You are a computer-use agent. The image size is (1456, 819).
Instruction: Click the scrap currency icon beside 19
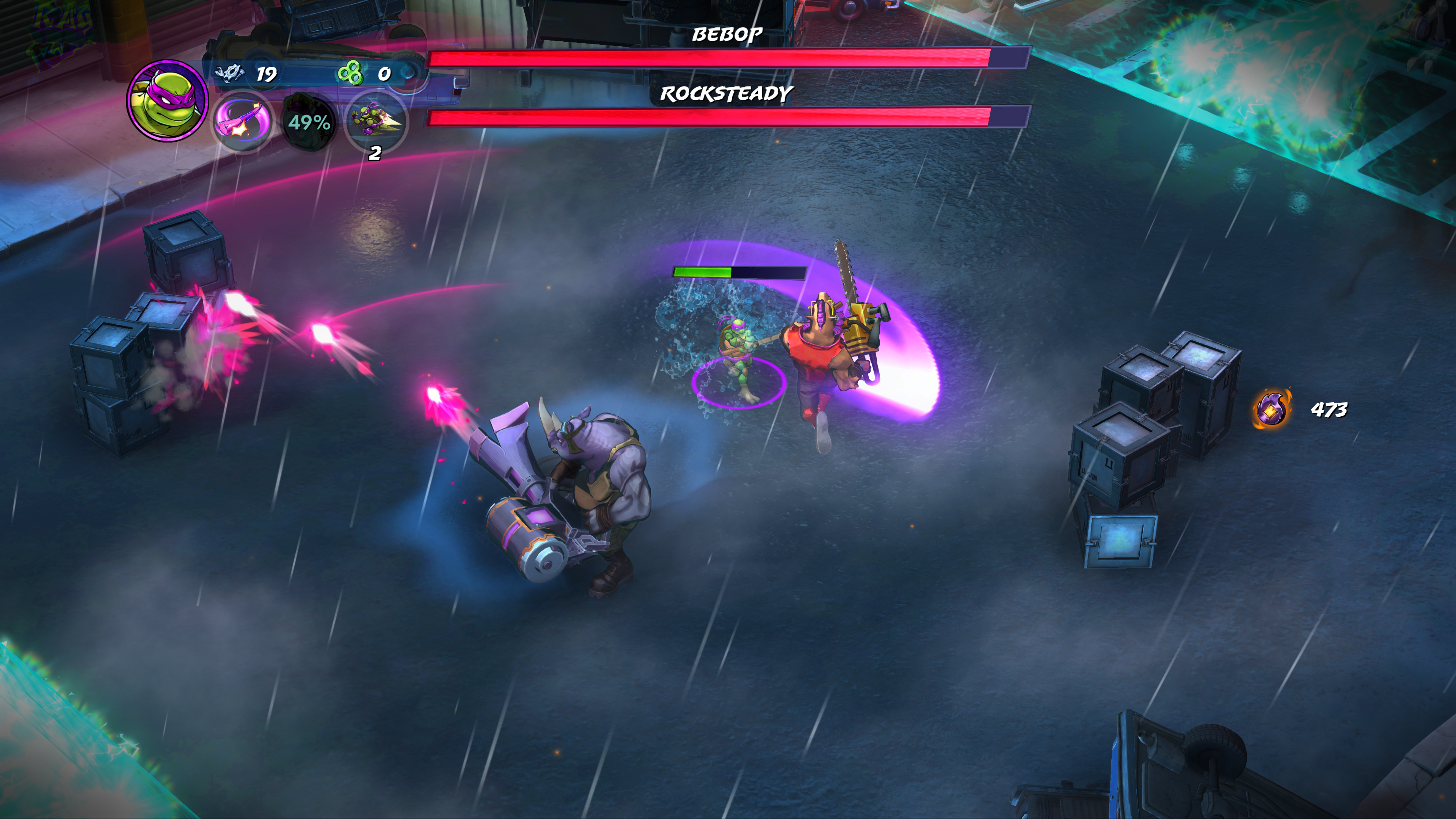click(229, 74)
